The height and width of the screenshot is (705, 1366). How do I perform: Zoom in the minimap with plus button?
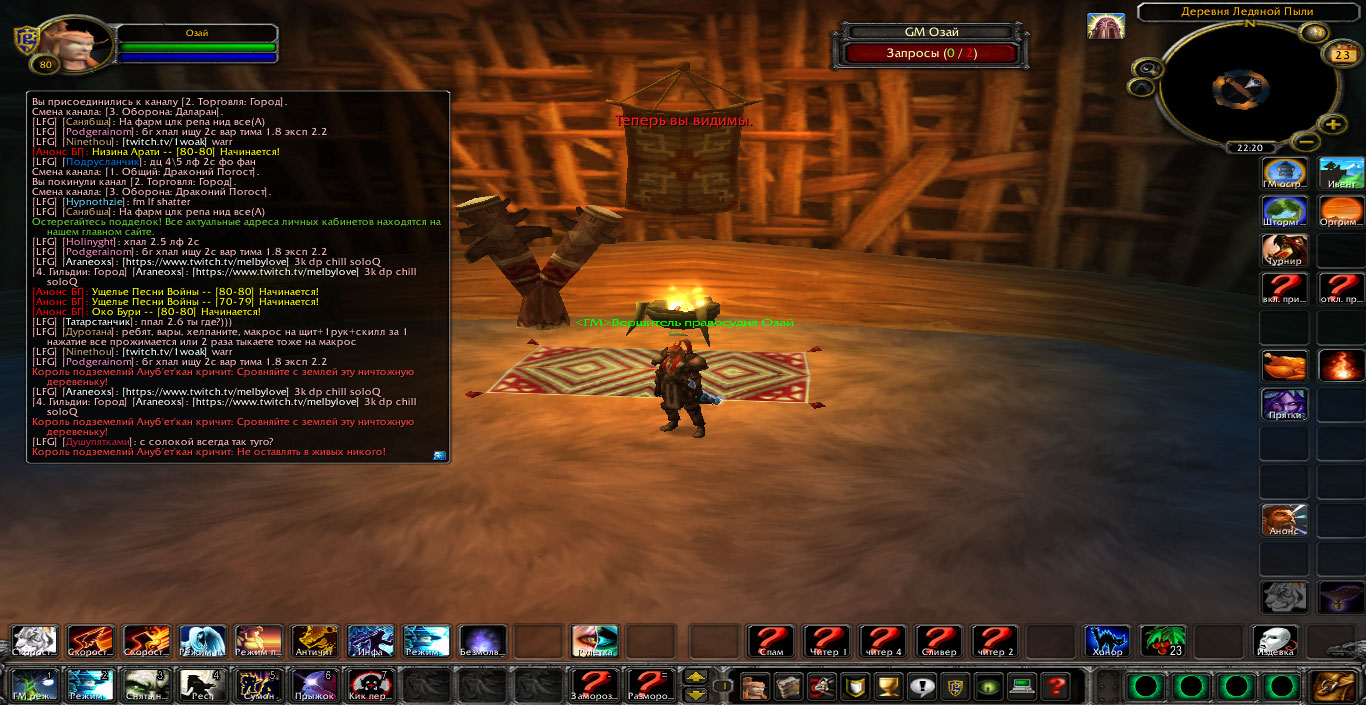click(1333, 125)
